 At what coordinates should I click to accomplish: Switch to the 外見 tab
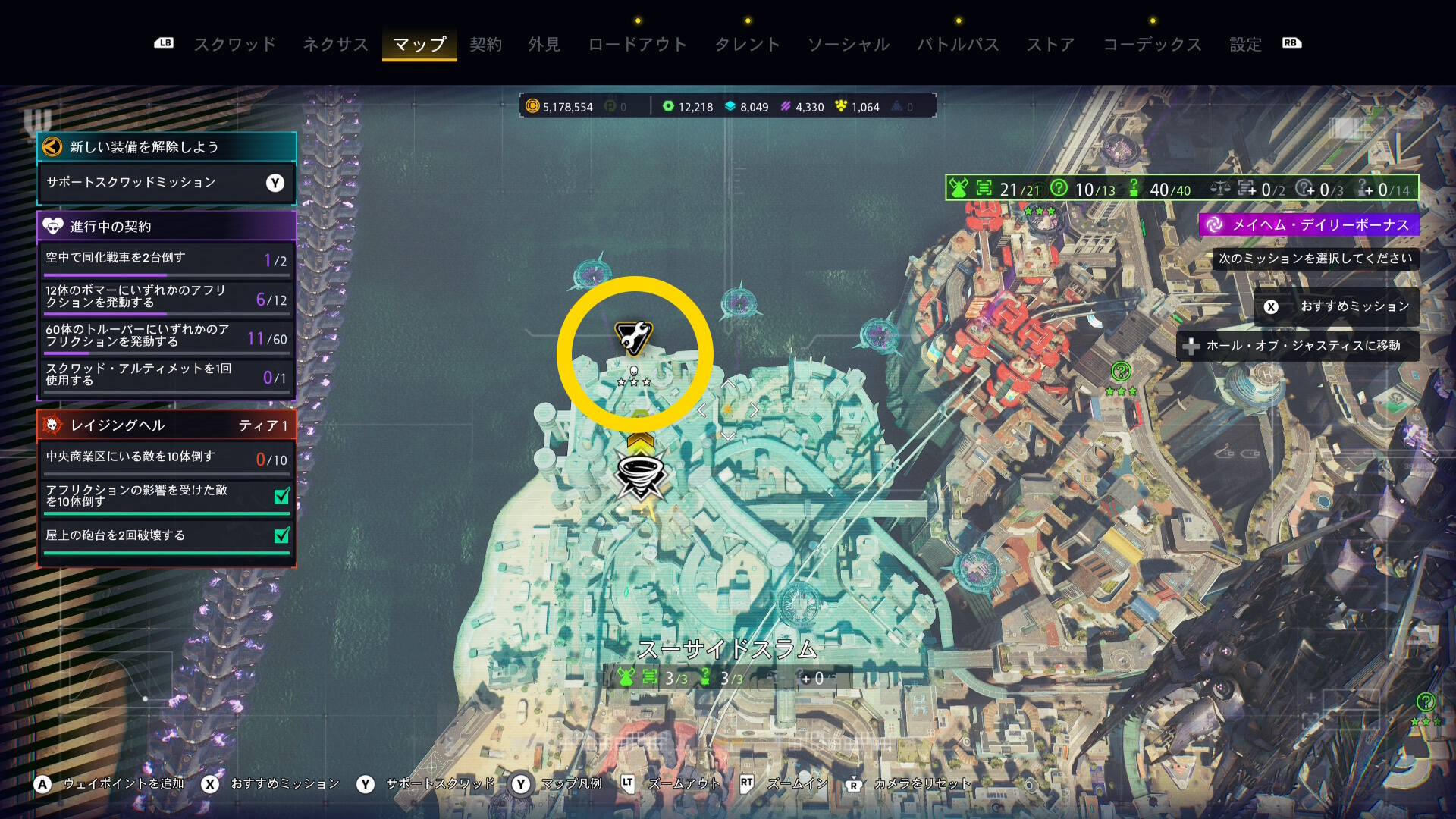(544, 45)
